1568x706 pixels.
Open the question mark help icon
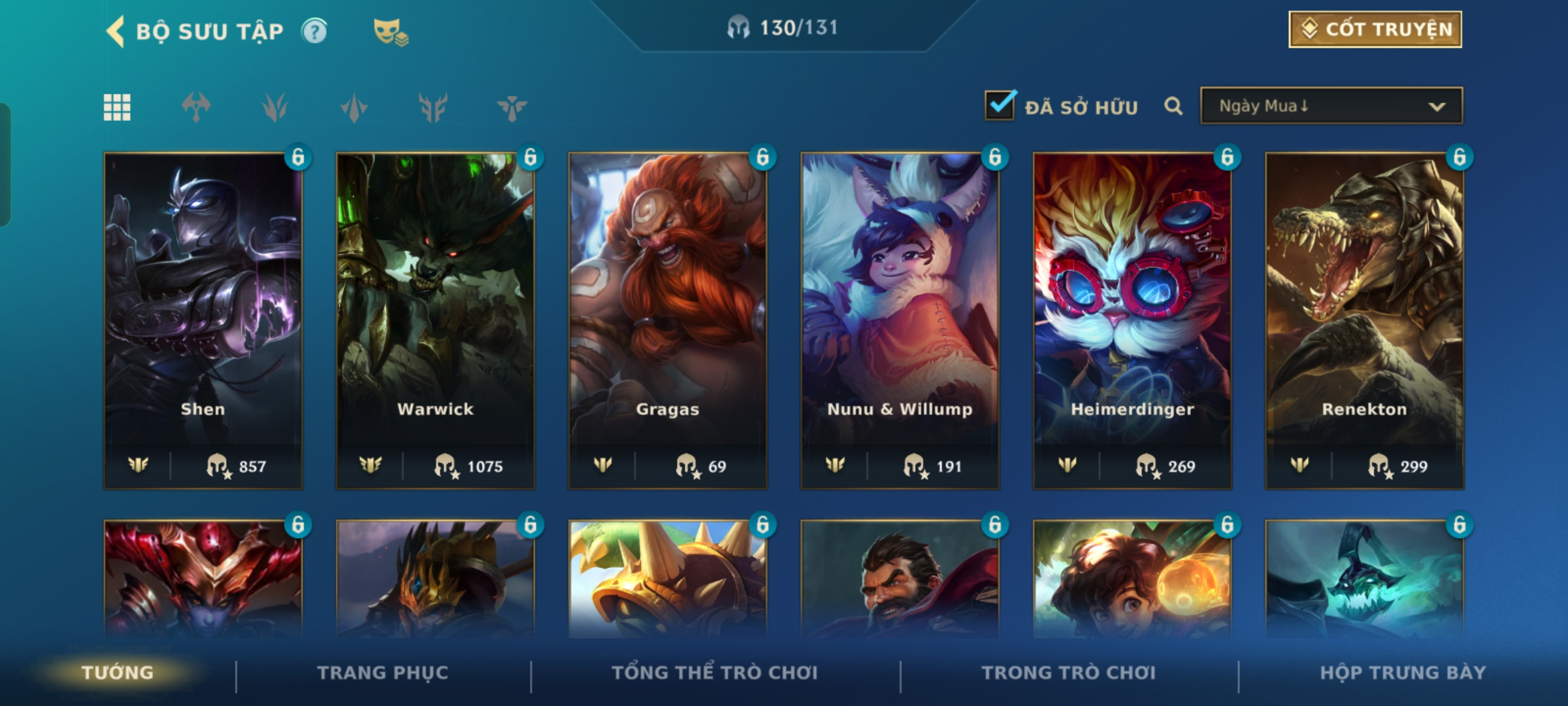coord(314,31)
